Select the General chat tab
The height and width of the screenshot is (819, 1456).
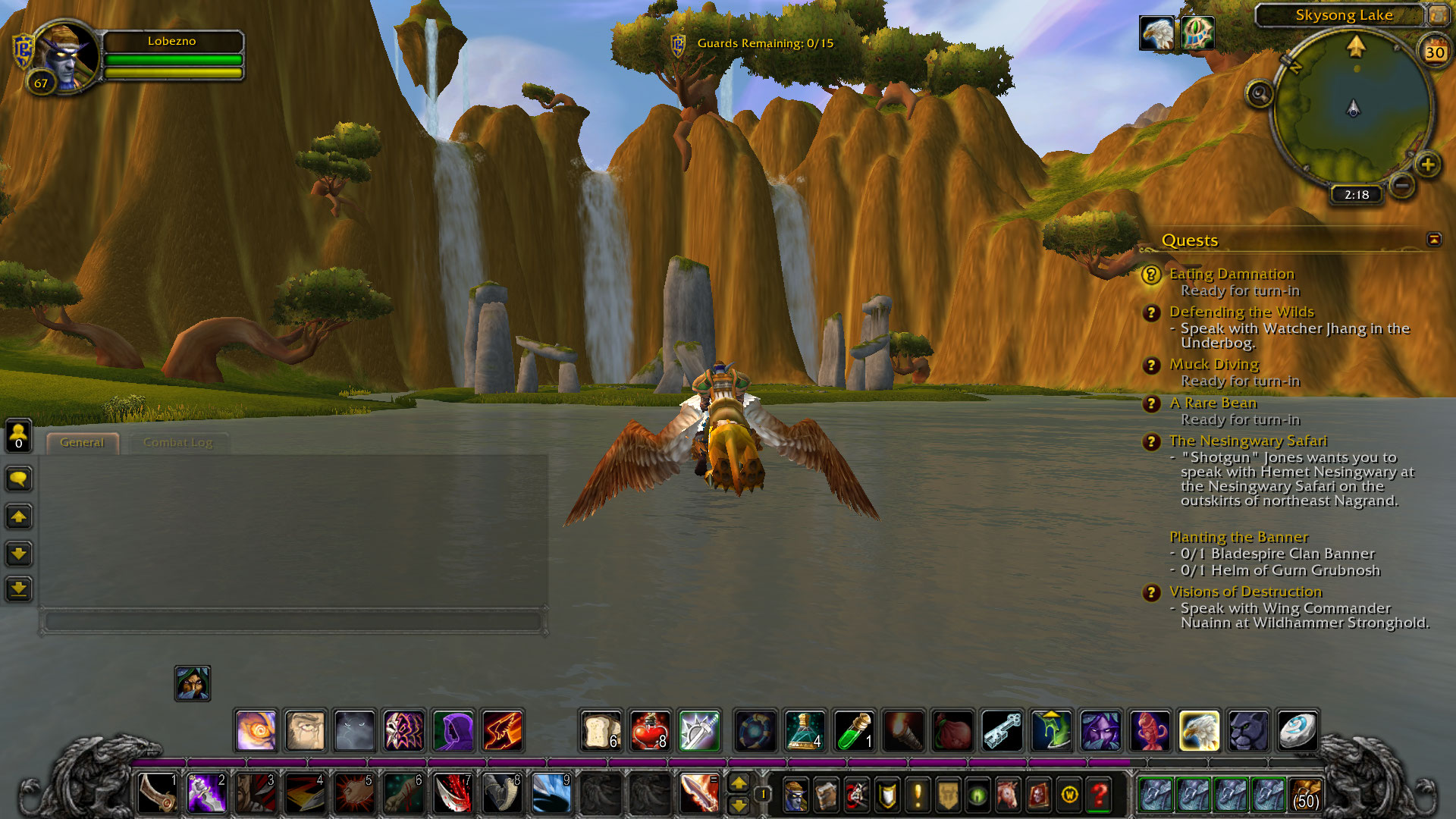coord(82,443)
